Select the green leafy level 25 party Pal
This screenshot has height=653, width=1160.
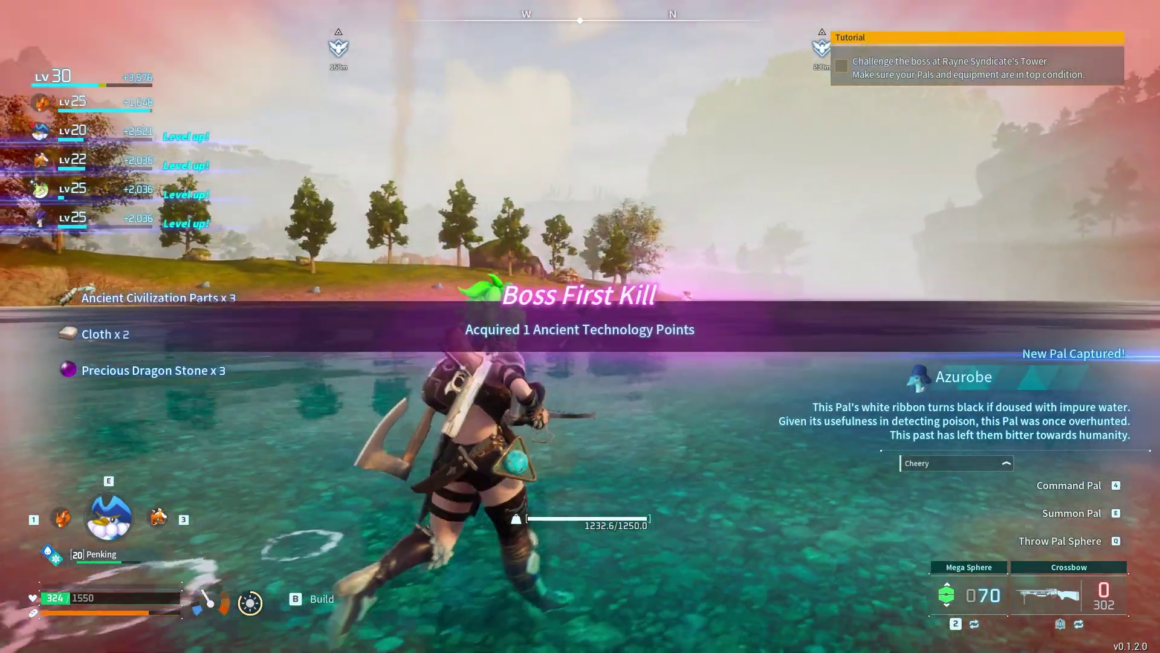click(x=41, y=189)
